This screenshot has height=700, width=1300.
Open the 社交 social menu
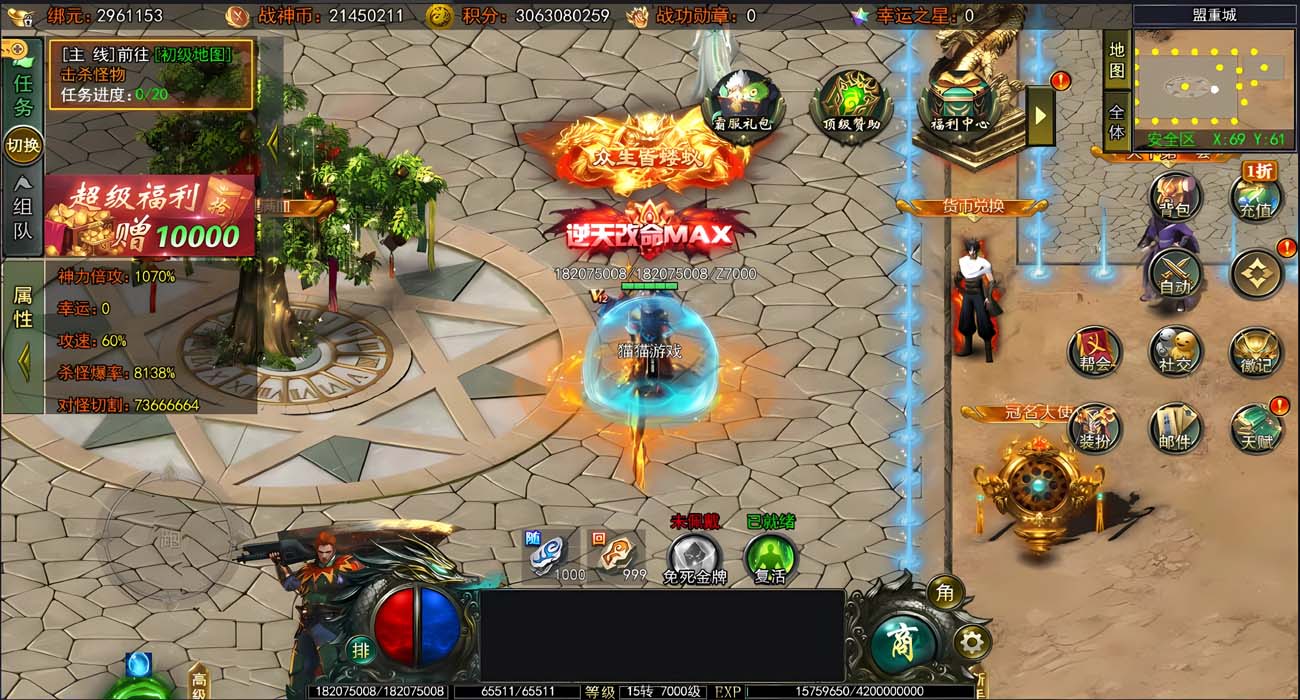tap(1174, 351)
